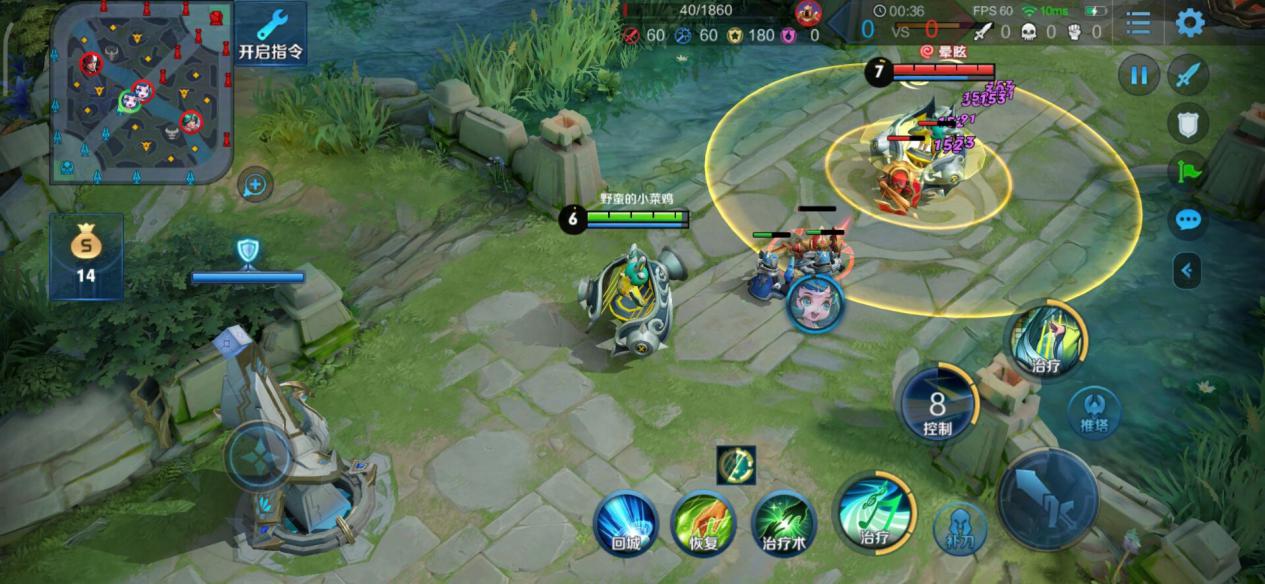The height and width of the screenshot is (584, 1265).
Task: Pause the match with the pause button
Action: [x=1138, y=76]
